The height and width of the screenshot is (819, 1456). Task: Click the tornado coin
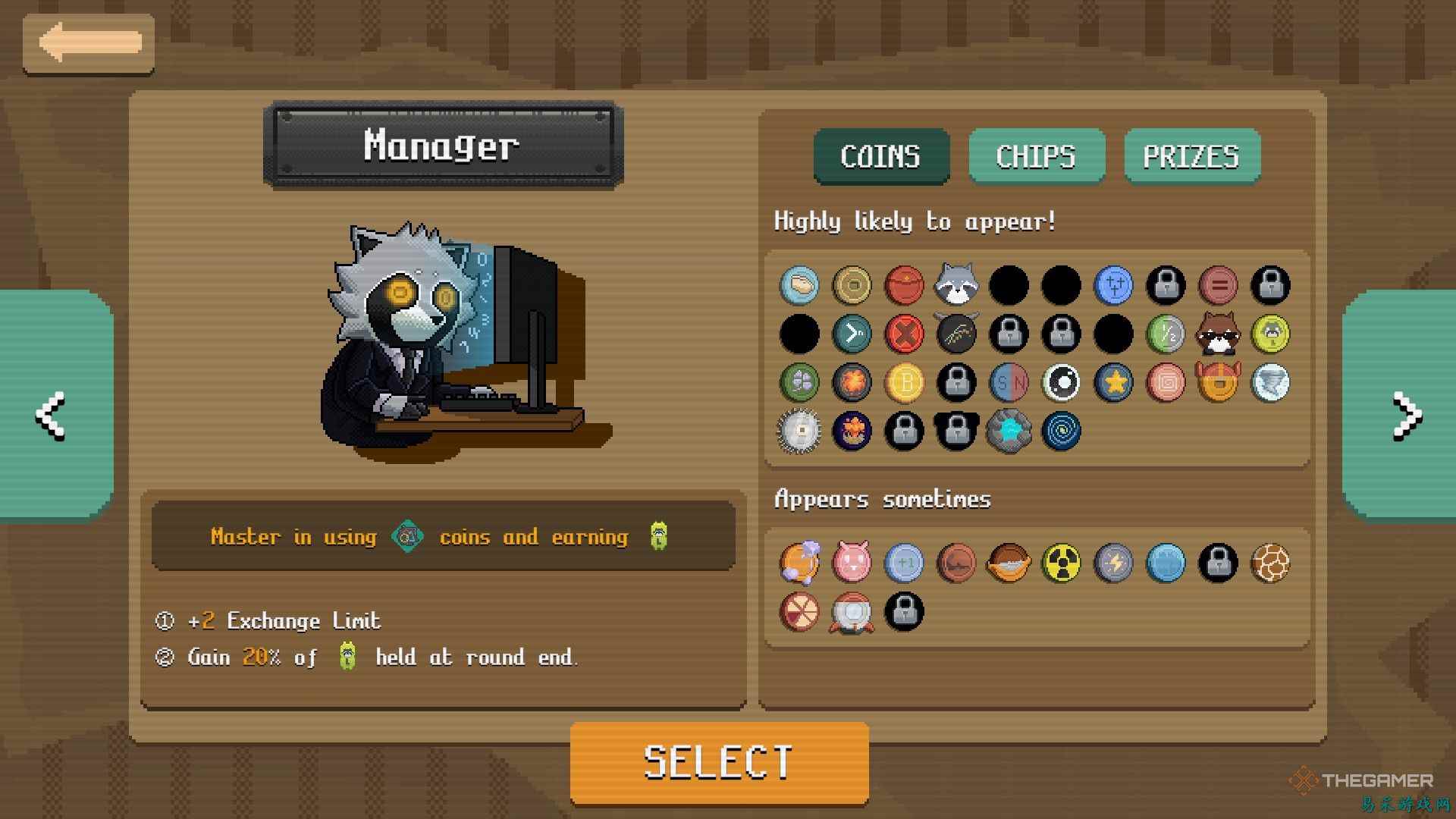pyautogui.click(x=1270, y=383)
